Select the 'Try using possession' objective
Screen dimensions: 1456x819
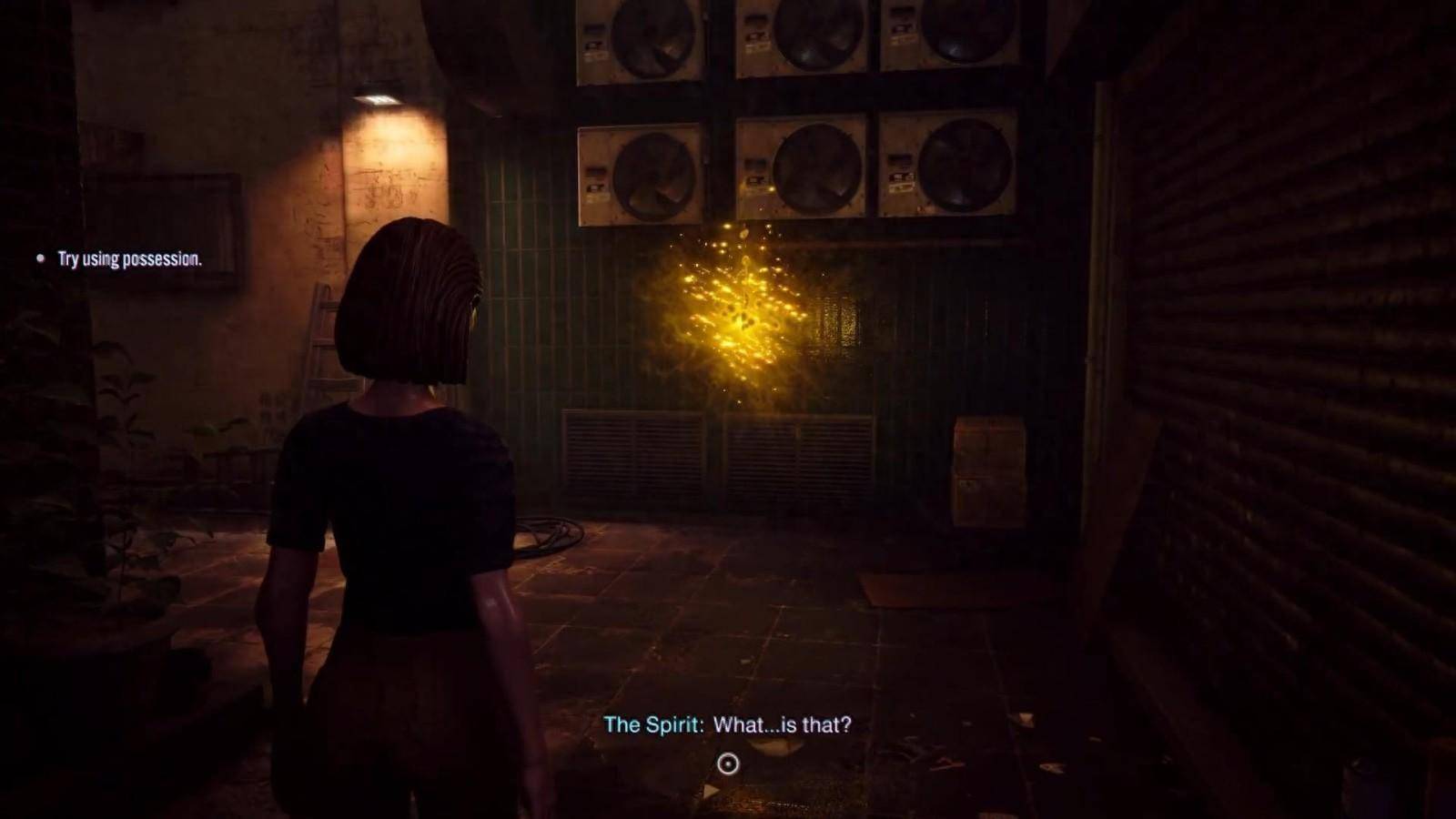[129, 259]
